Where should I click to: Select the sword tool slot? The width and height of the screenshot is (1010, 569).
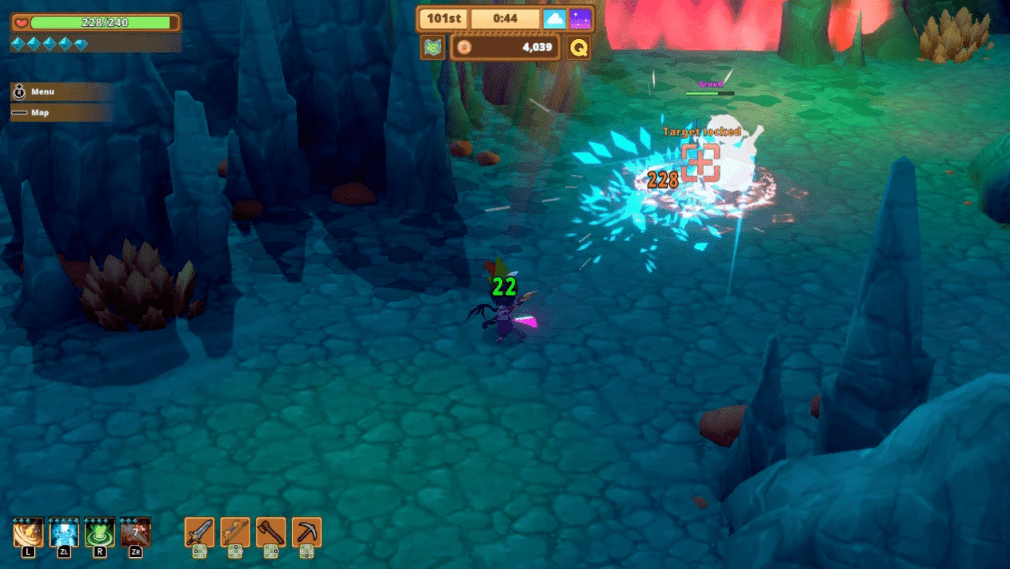[199, 531]
